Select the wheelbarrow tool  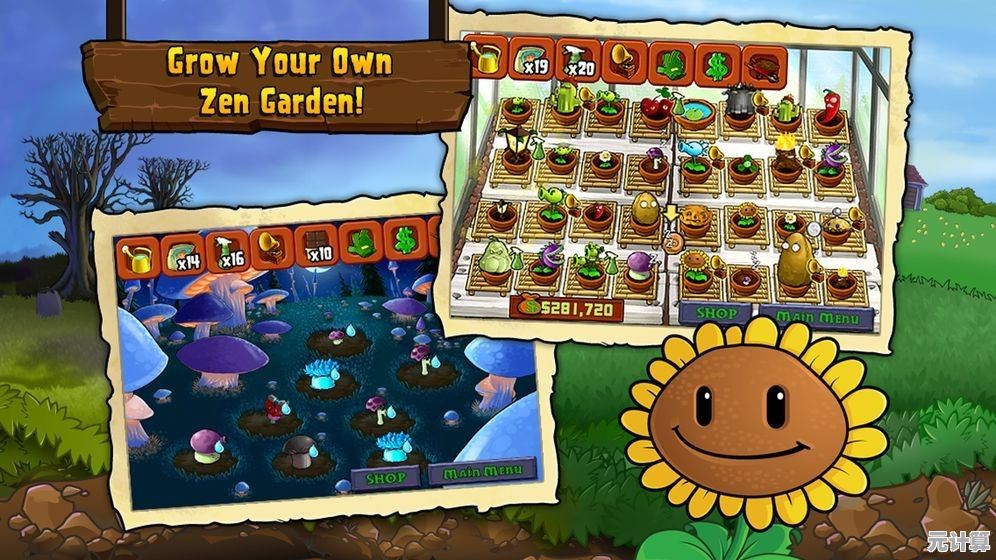point(764,64)
